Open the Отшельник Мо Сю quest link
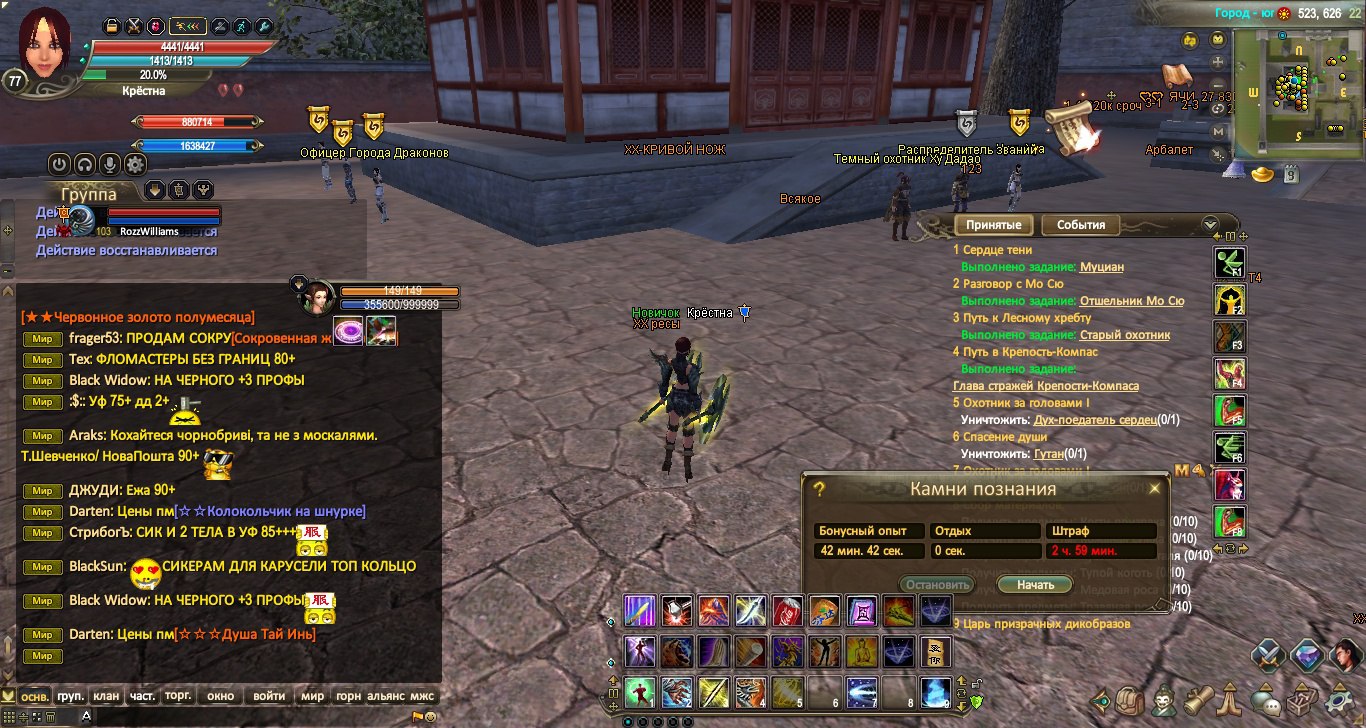 click(1131, 301)
